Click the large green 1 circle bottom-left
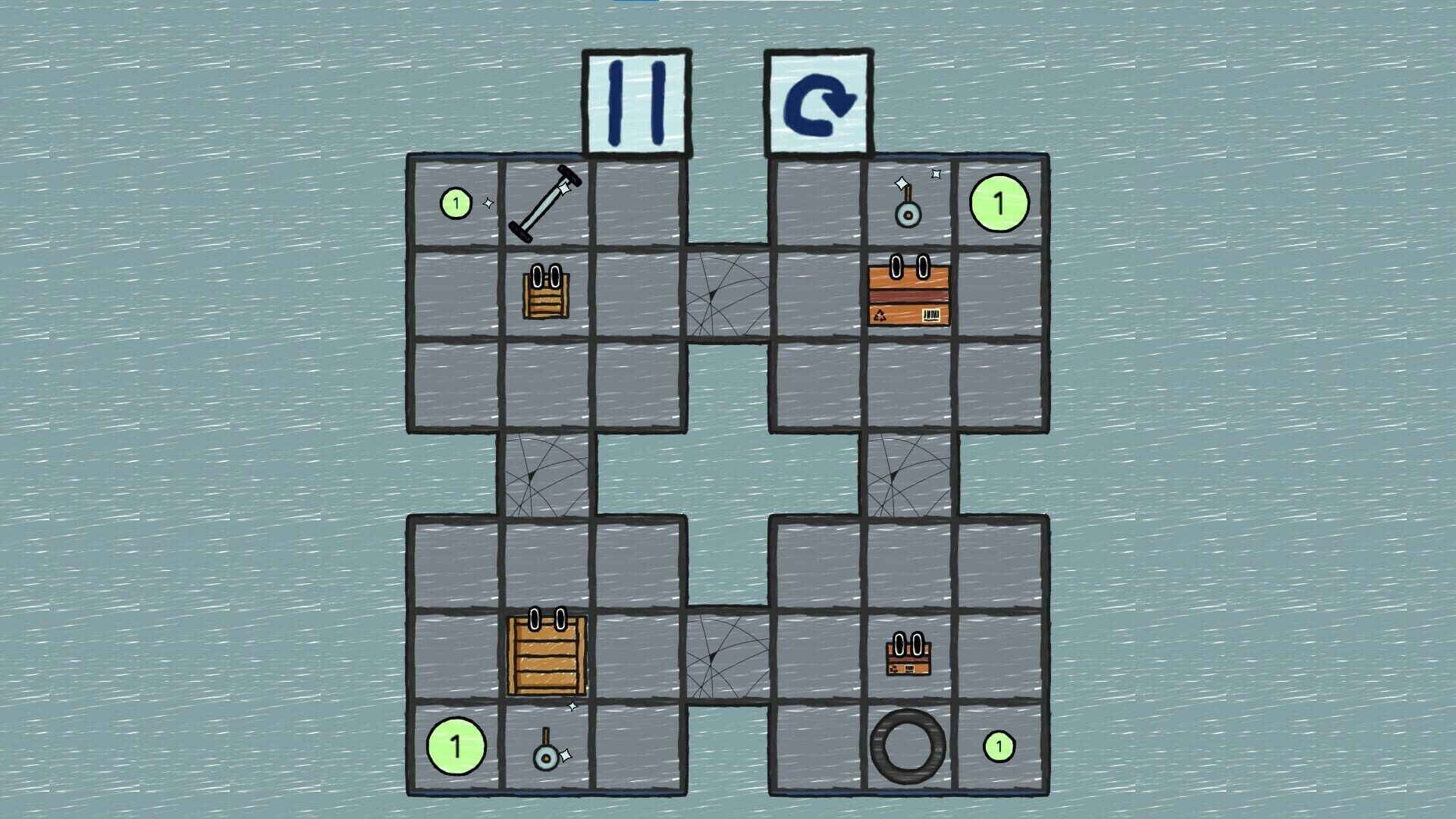The width and height of the screenshot is (1456, 819). (456, 747)
